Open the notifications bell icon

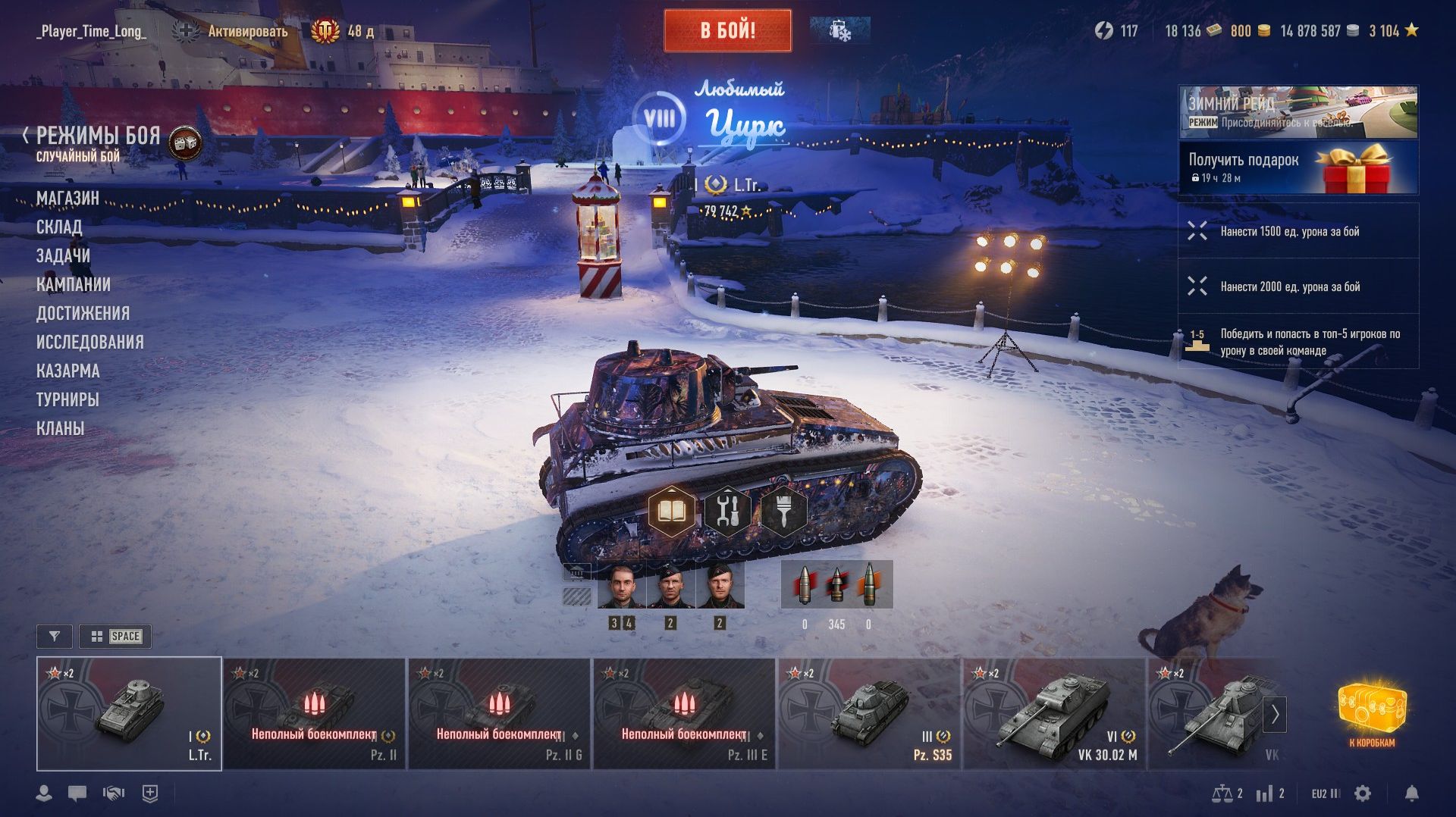click(x=1411, y=794)
